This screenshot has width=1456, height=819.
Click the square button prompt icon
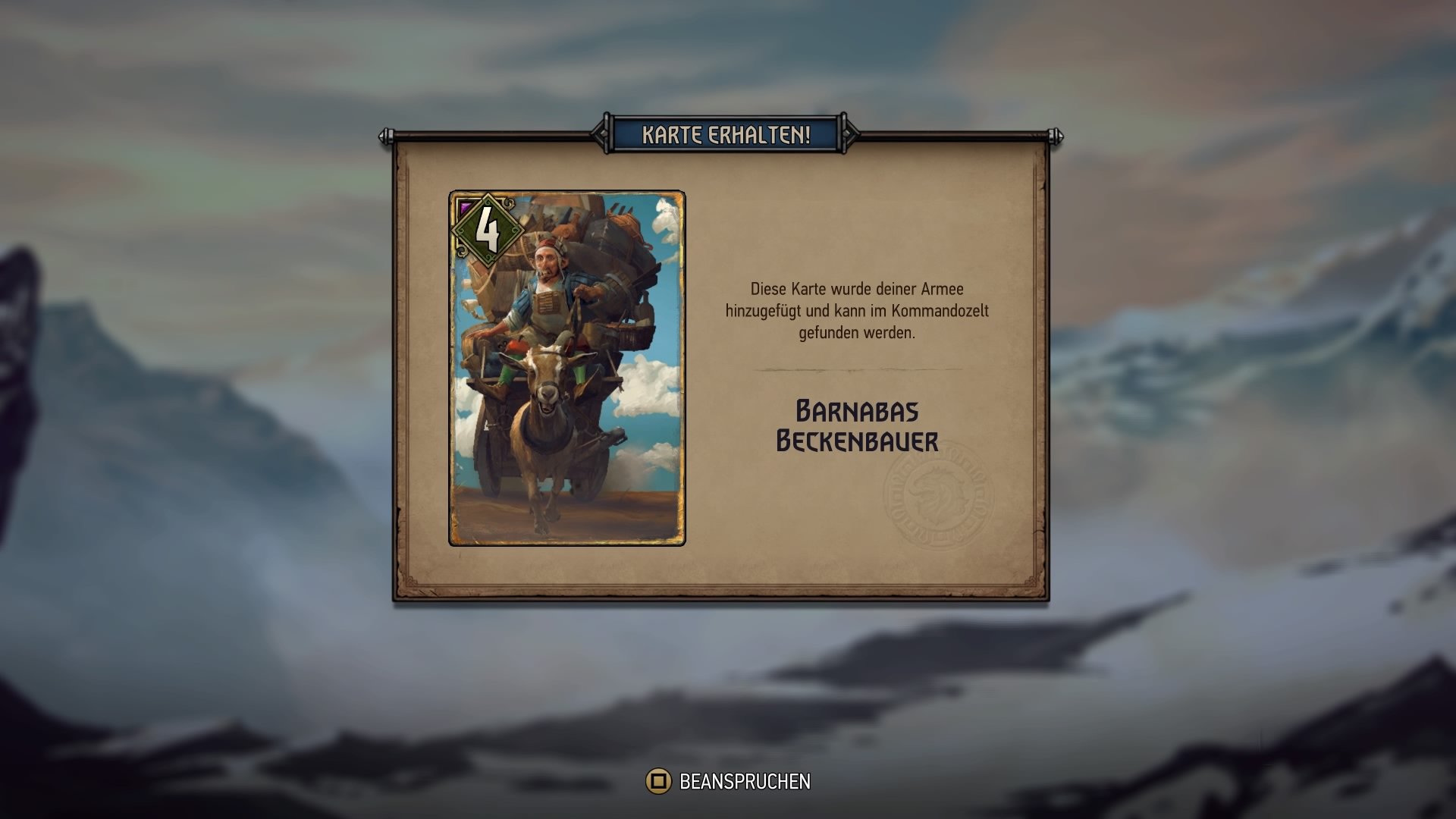tap(659, 779)
